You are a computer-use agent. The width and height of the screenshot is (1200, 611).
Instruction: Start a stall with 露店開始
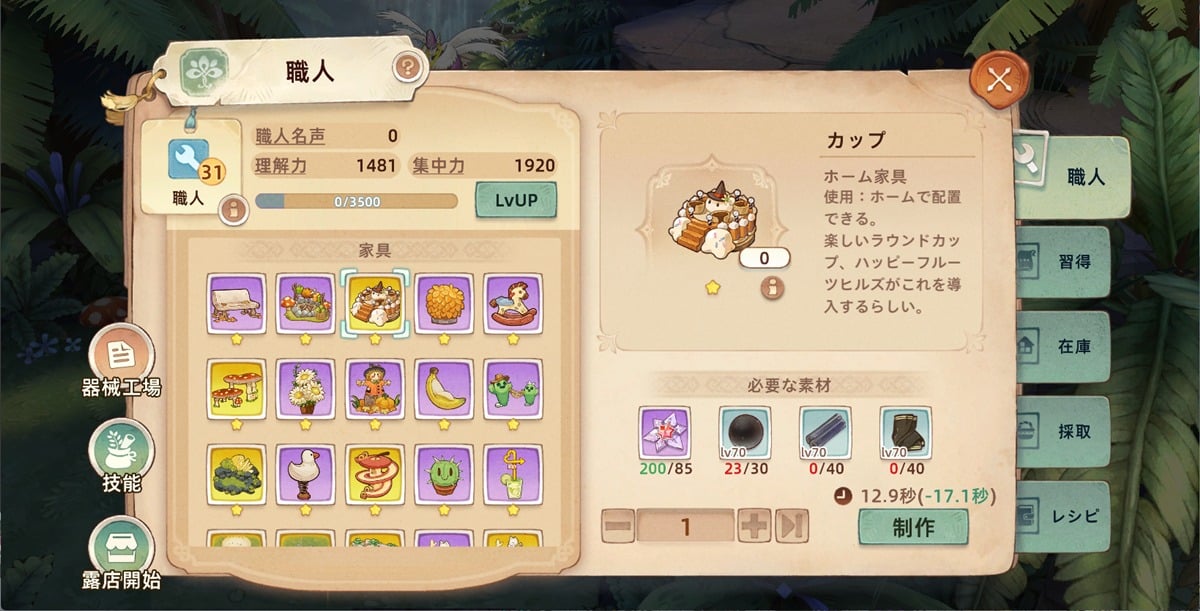(121, 549)
